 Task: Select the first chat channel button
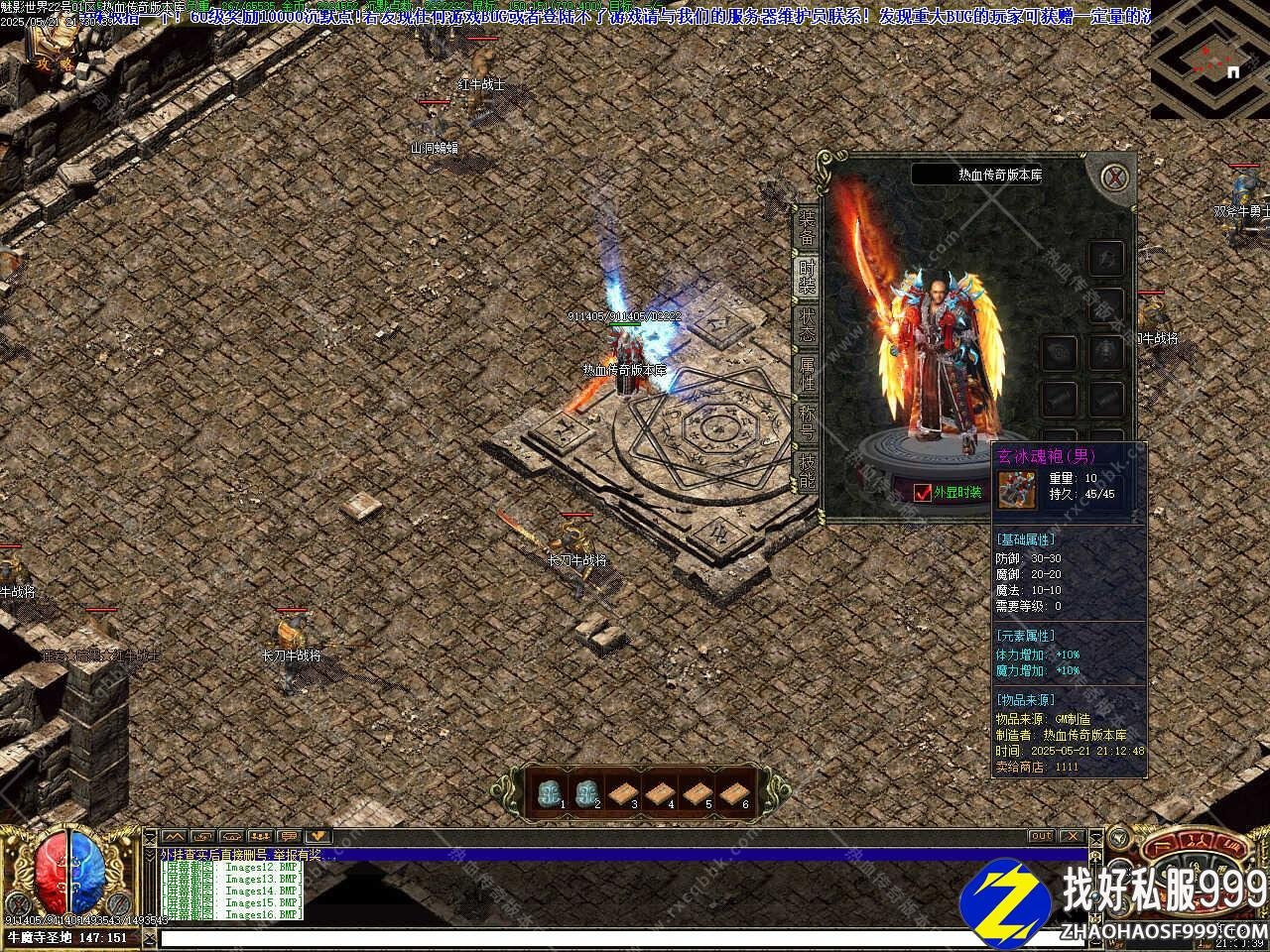[174, 836]
